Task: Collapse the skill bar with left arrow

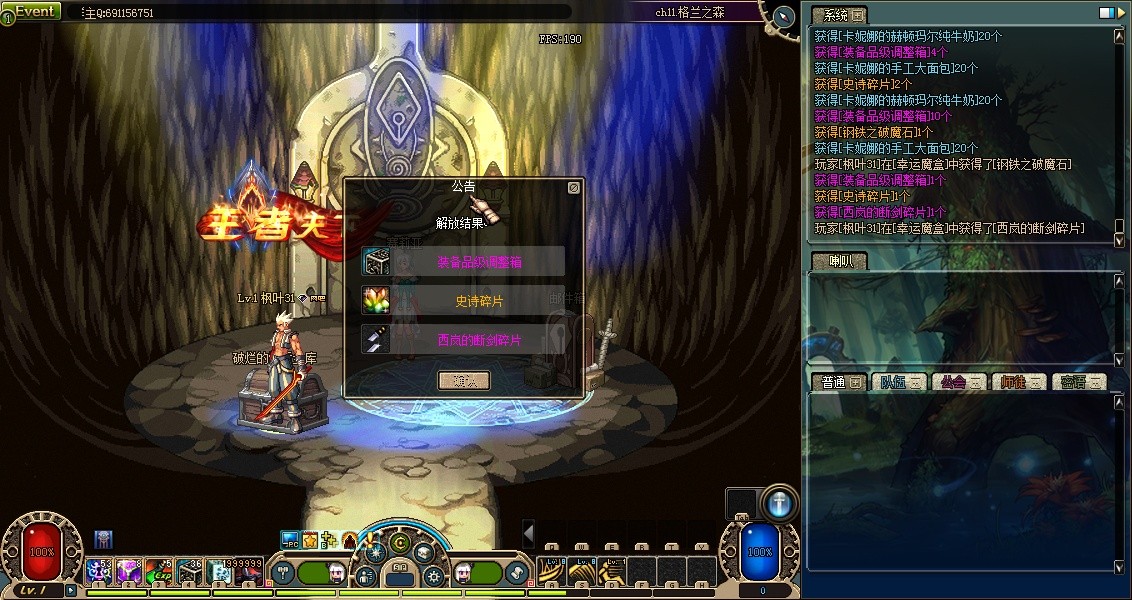Action: (529, 533)
